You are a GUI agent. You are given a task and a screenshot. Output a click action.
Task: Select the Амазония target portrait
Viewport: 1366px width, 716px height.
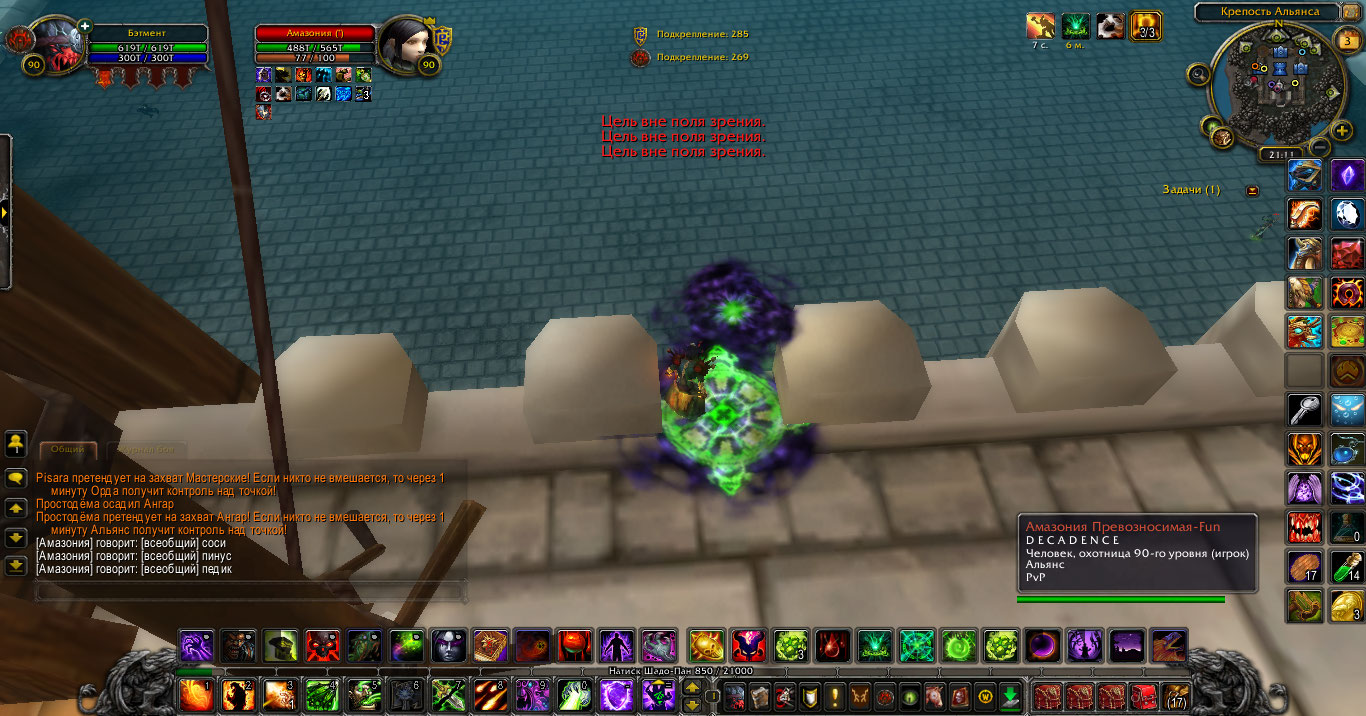pos(404,44)
